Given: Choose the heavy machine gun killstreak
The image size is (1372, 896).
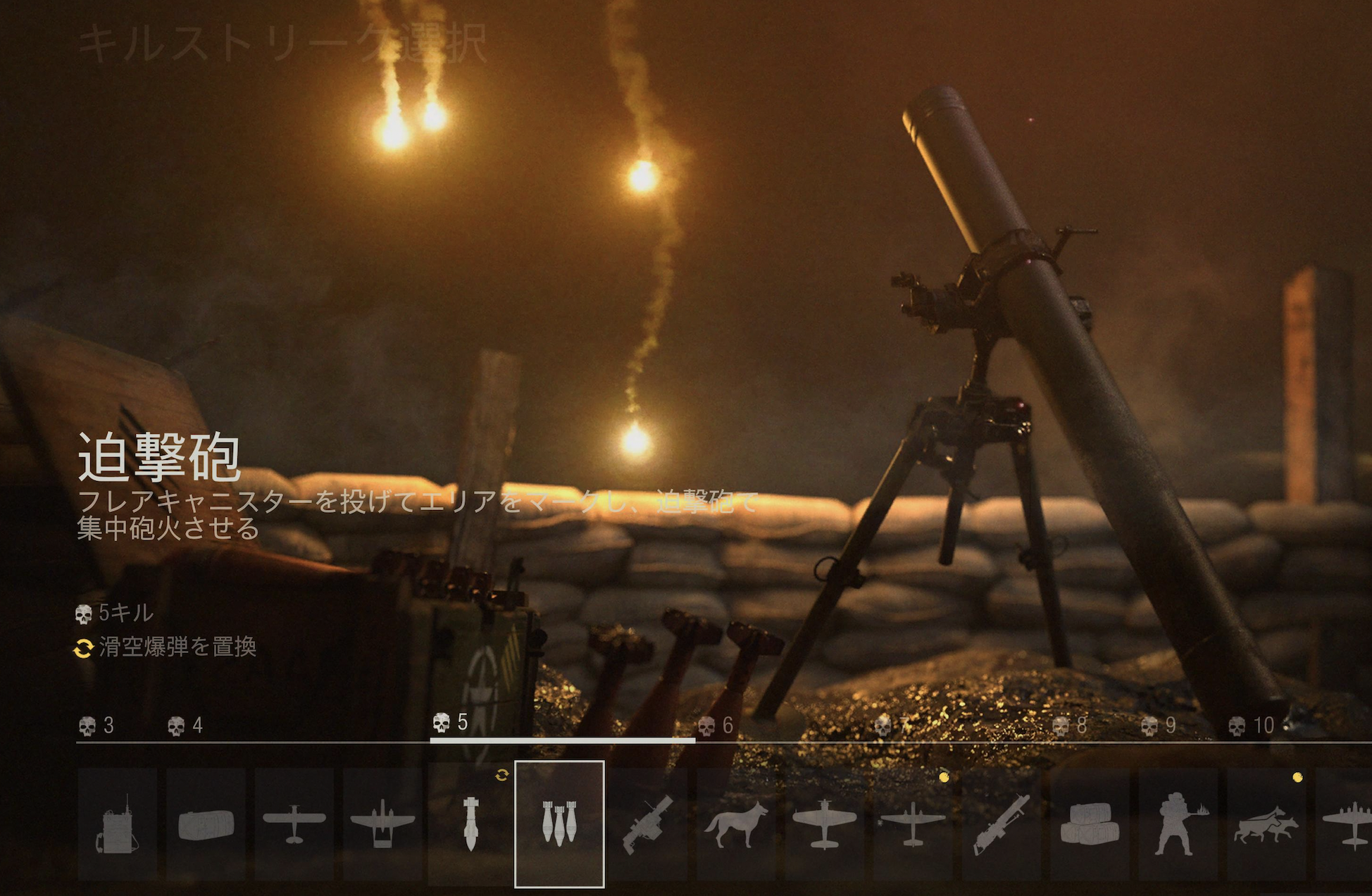Looking at the screenshot, I should coord(1002,824).
